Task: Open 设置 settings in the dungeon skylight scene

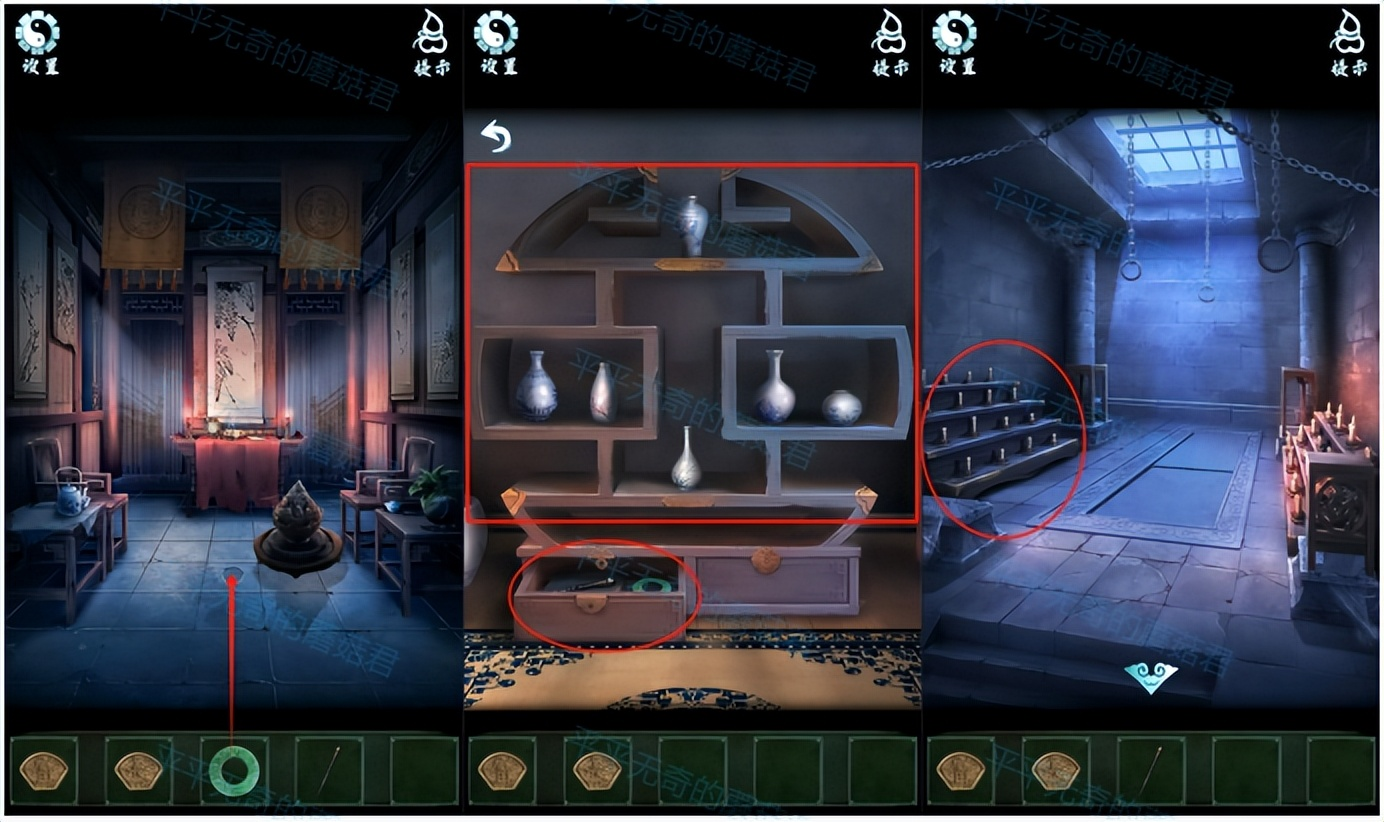Action: (x=955, y=42)
